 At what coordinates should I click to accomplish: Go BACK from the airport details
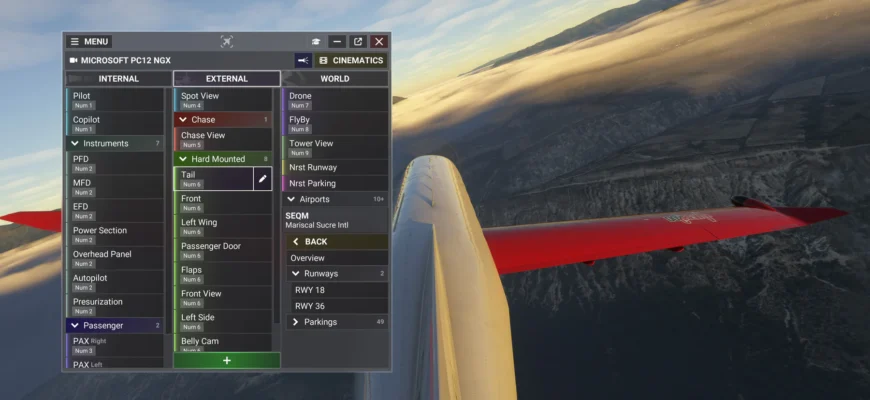tap(315, 242)
